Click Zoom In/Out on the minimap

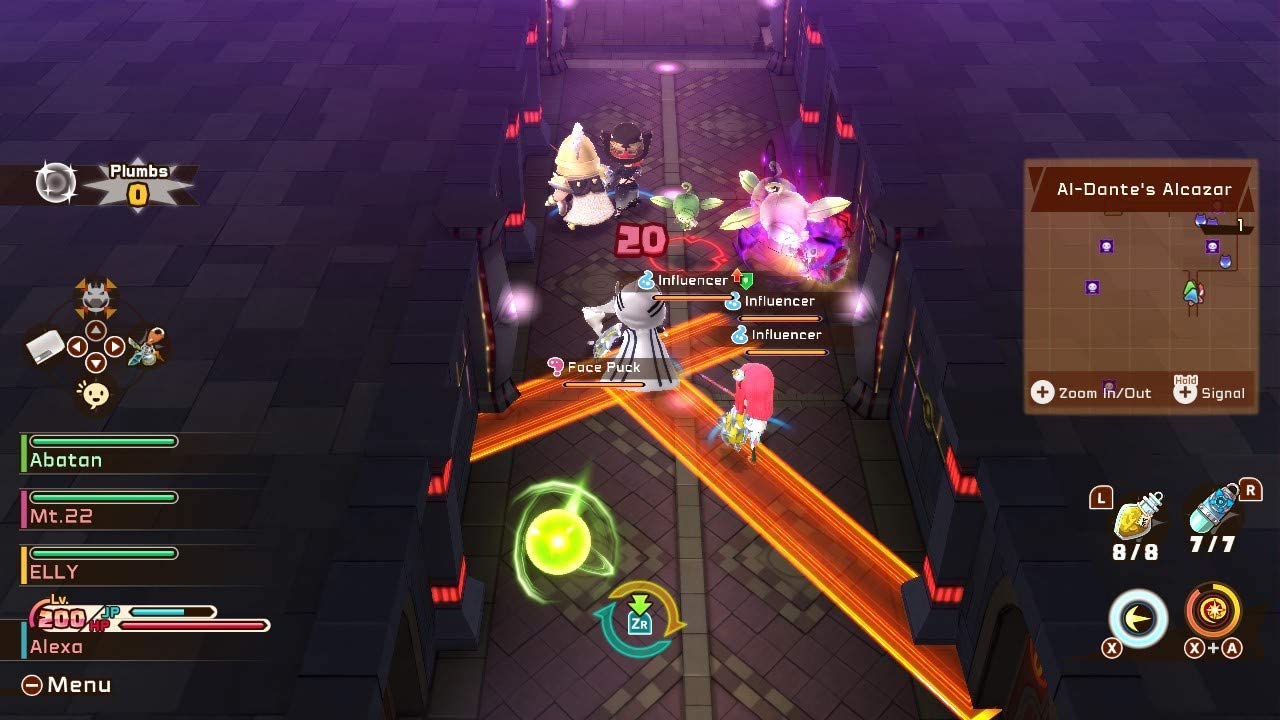tap(1091, 392)
